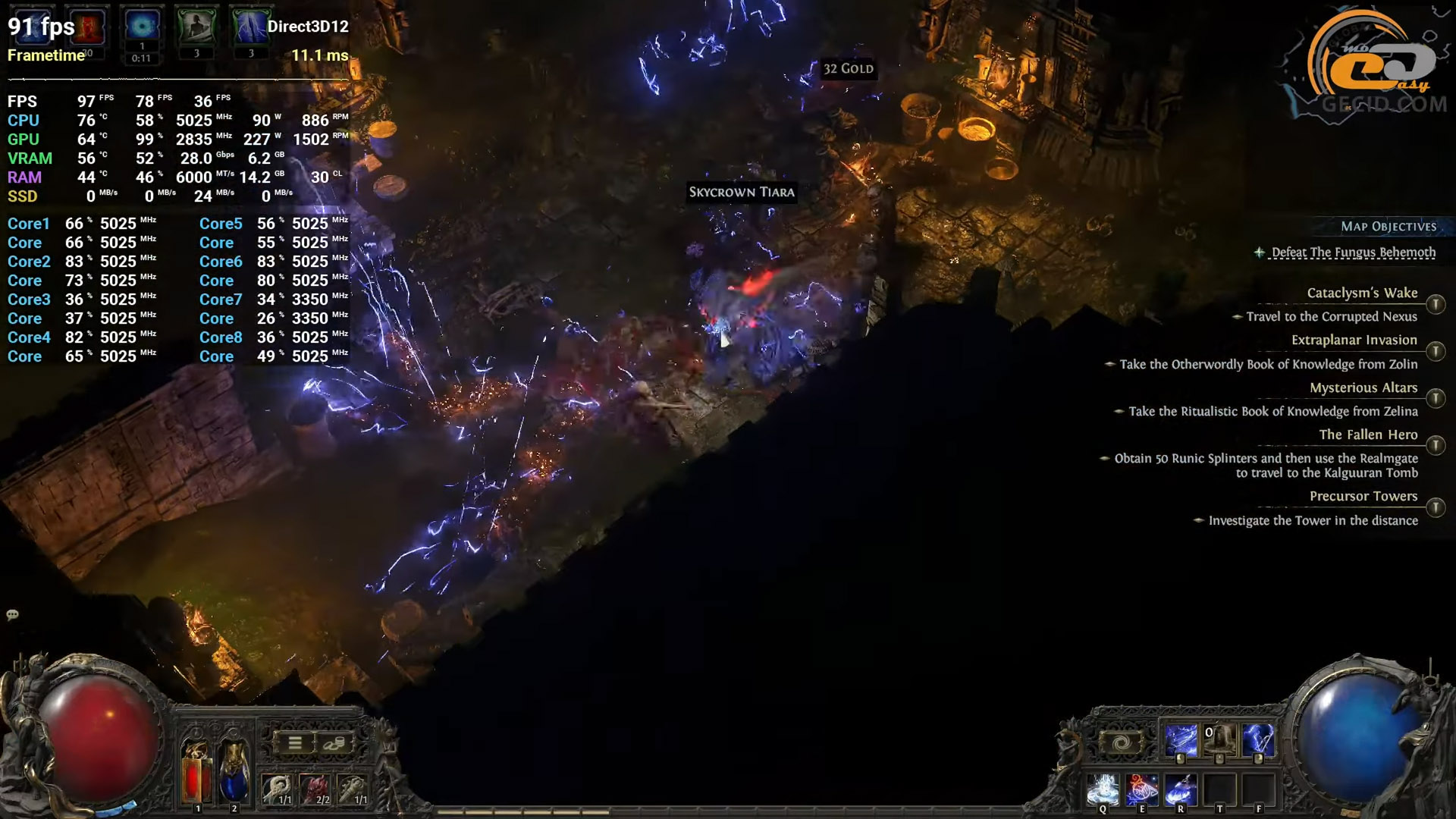The image size is (1456, 819).
Task: Open the three-line game menu button
Action: pos(295,743)
